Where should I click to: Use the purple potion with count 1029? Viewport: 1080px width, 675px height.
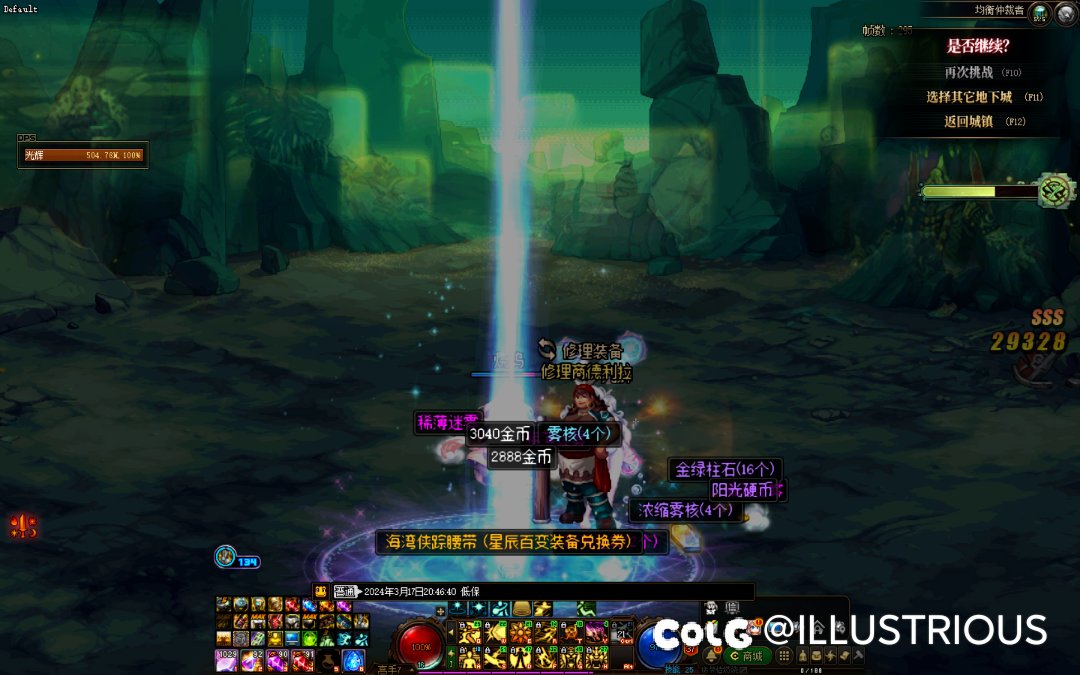pyautogui.click(x=227, y=660)
